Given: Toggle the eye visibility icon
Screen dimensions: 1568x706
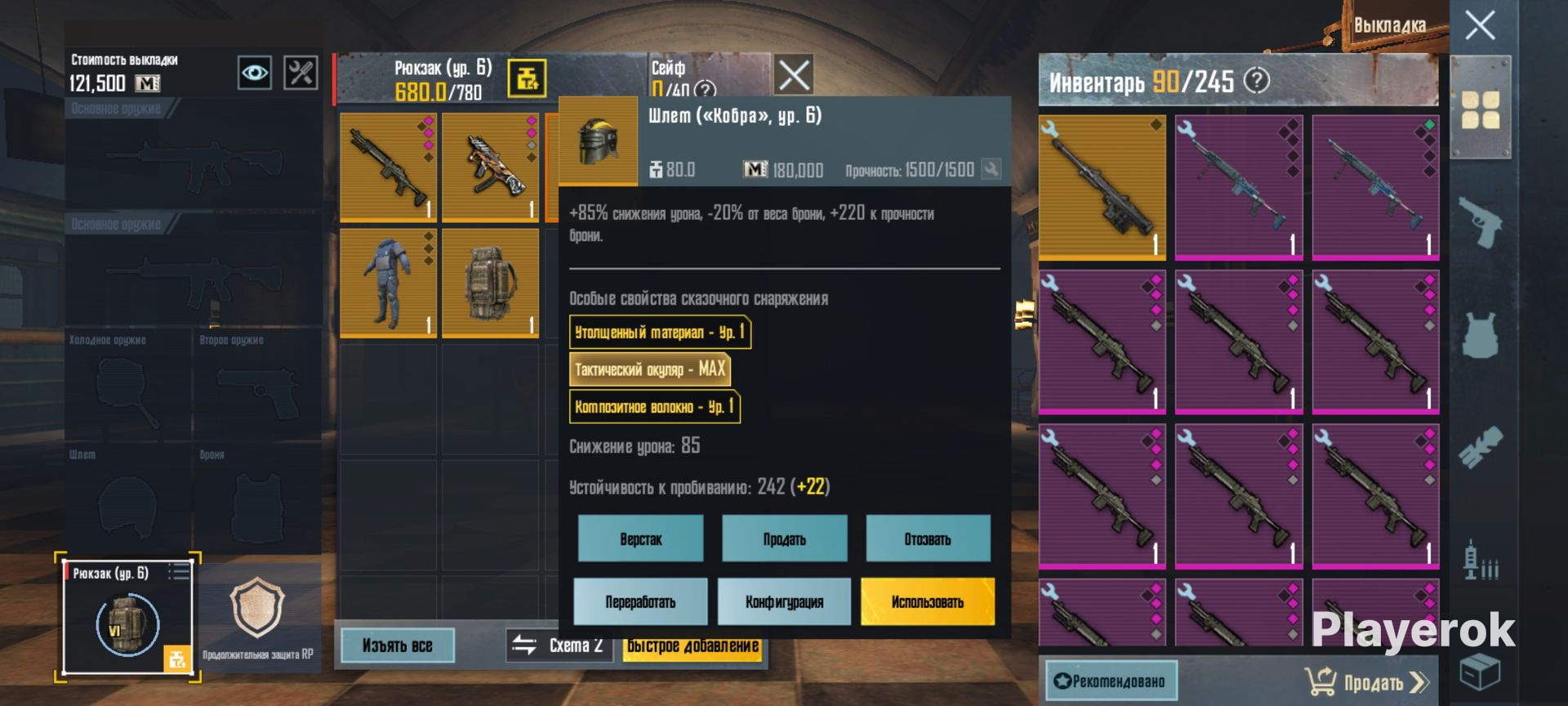Looking at the screenshot, I should 254,74.
